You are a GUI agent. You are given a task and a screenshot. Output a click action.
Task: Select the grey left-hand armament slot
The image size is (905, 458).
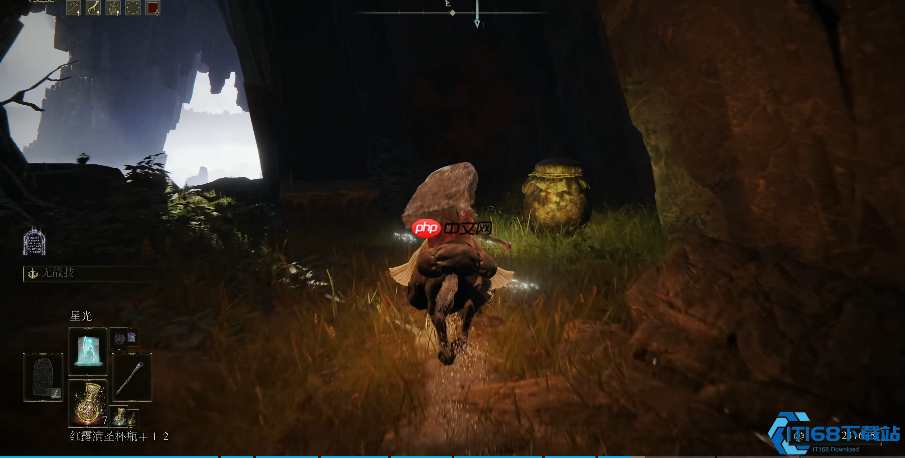[43, 376]
